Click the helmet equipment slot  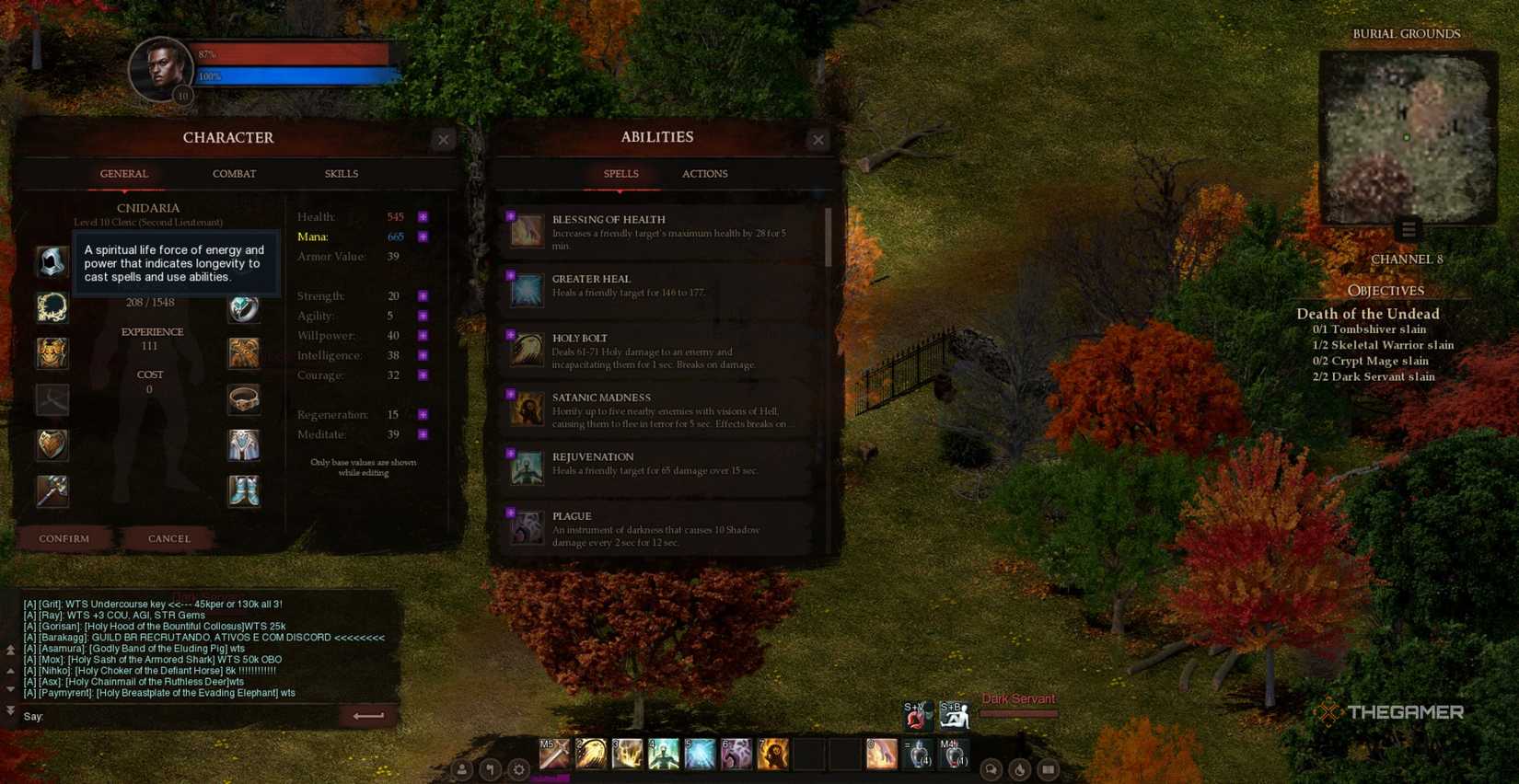[52, 261]
